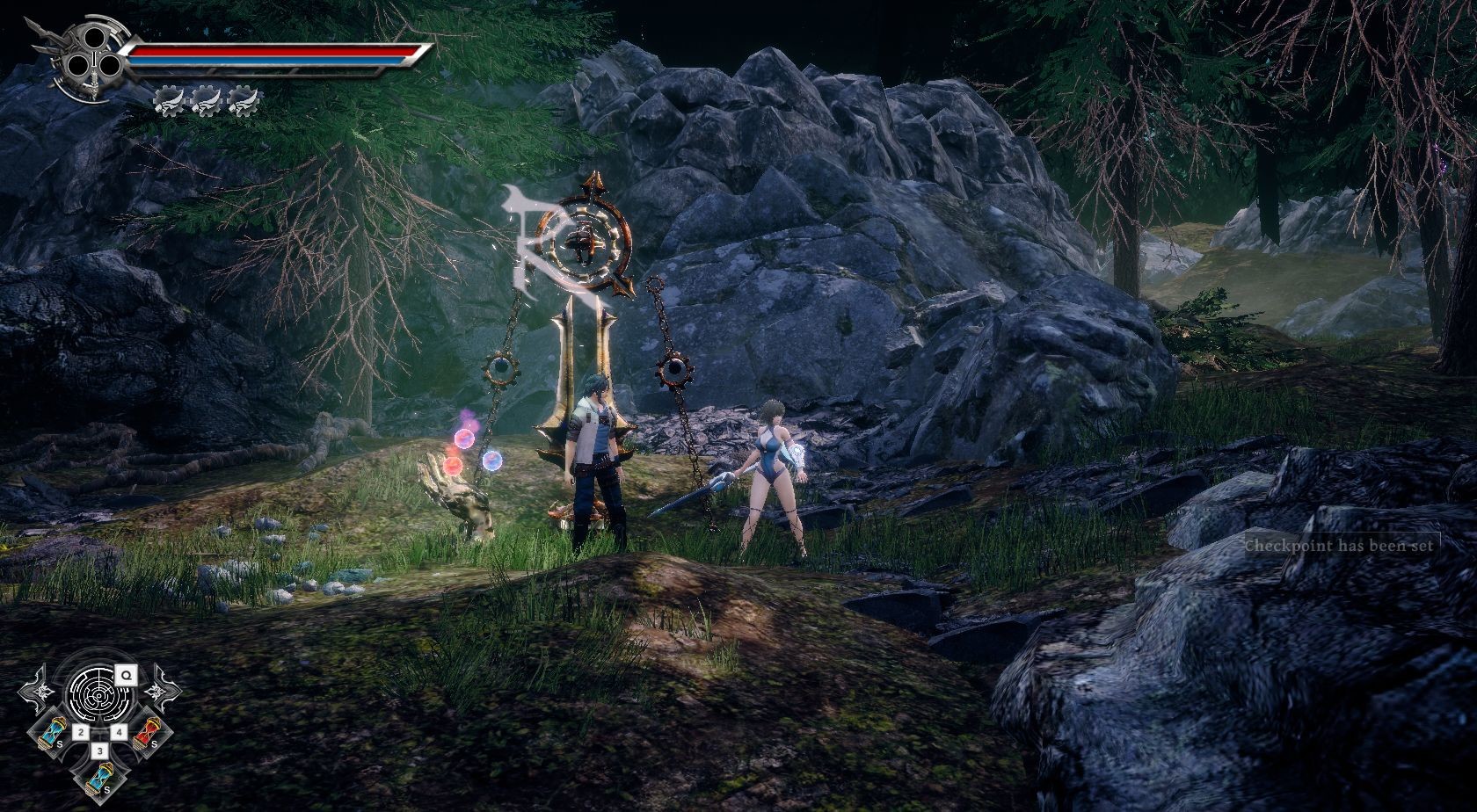
Task: Toggle the S marker under the red potion
Action: (154, 744)
